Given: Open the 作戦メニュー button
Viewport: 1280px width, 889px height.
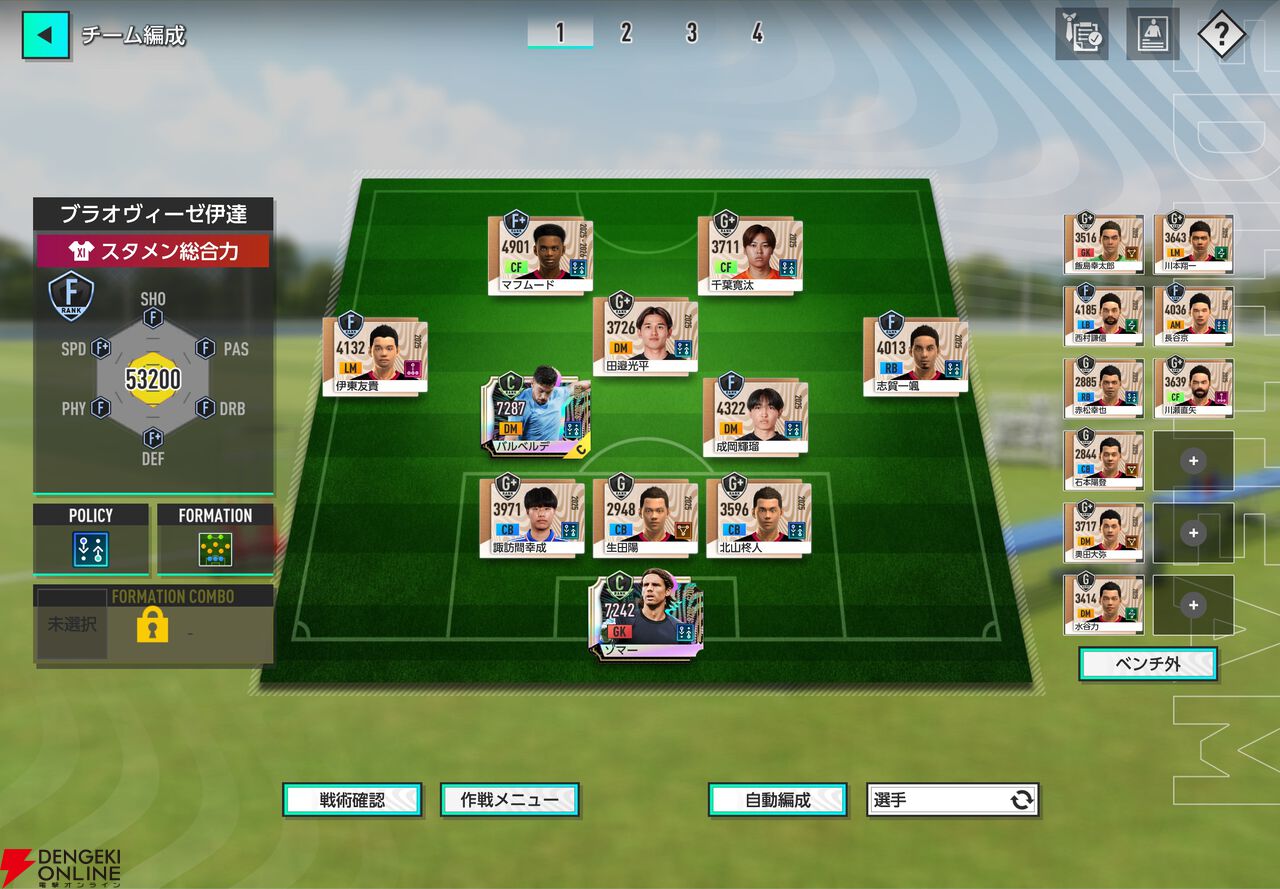Looking at the screenshot, I should tap(510, 800).
